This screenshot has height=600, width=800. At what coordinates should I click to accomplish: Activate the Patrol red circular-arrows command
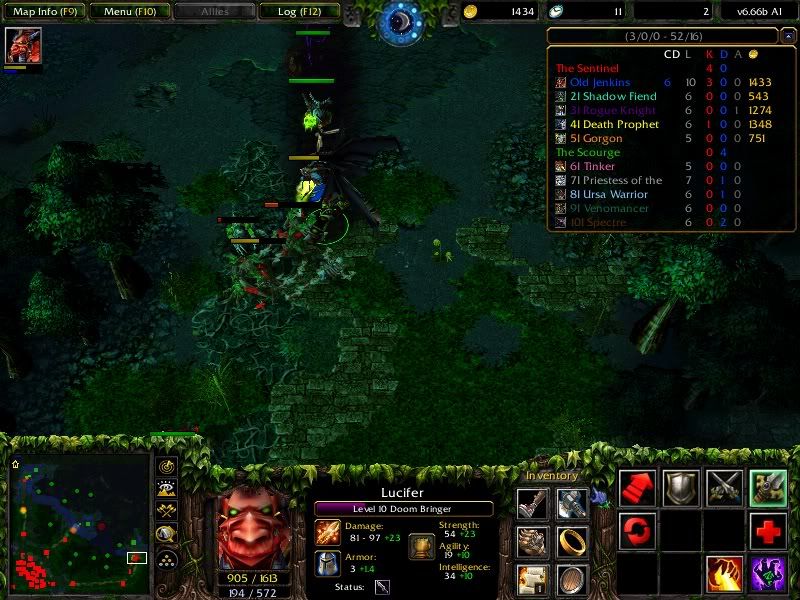pos(637,531)
